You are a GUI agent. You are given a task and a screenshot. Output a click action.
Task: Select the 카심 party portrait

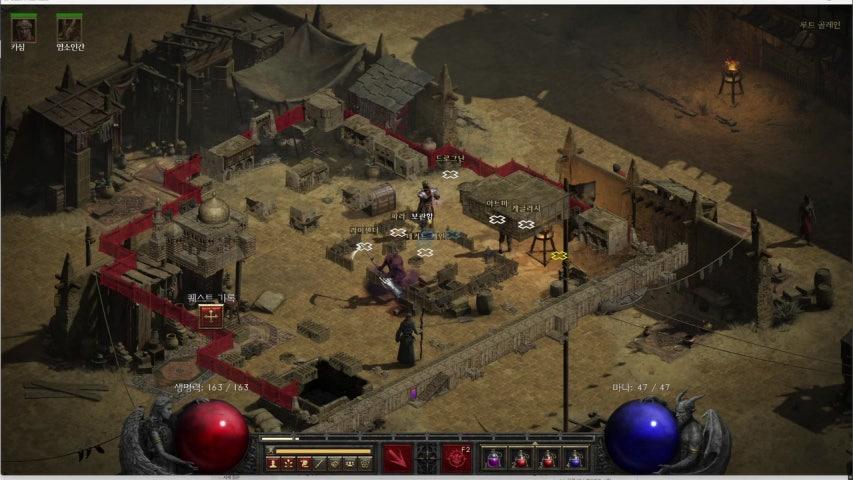pyautogui.click(x=22, y=28)
